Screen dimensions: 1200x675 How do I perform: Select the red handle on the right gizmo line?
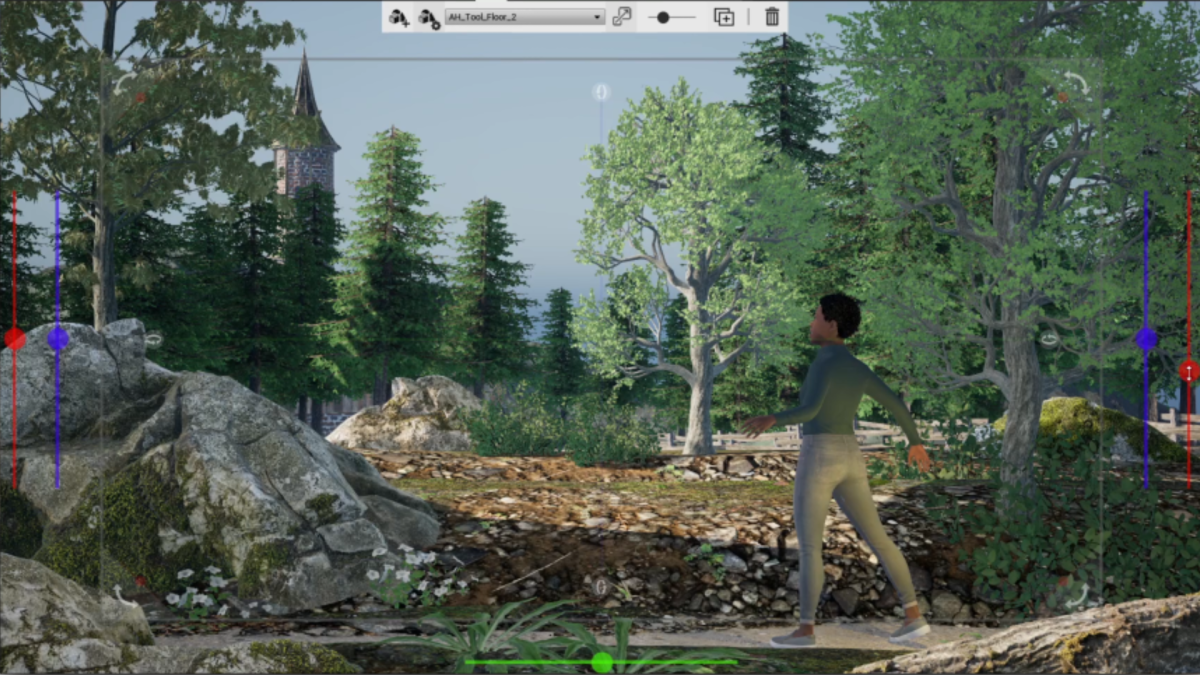(x=1189, y=371)
